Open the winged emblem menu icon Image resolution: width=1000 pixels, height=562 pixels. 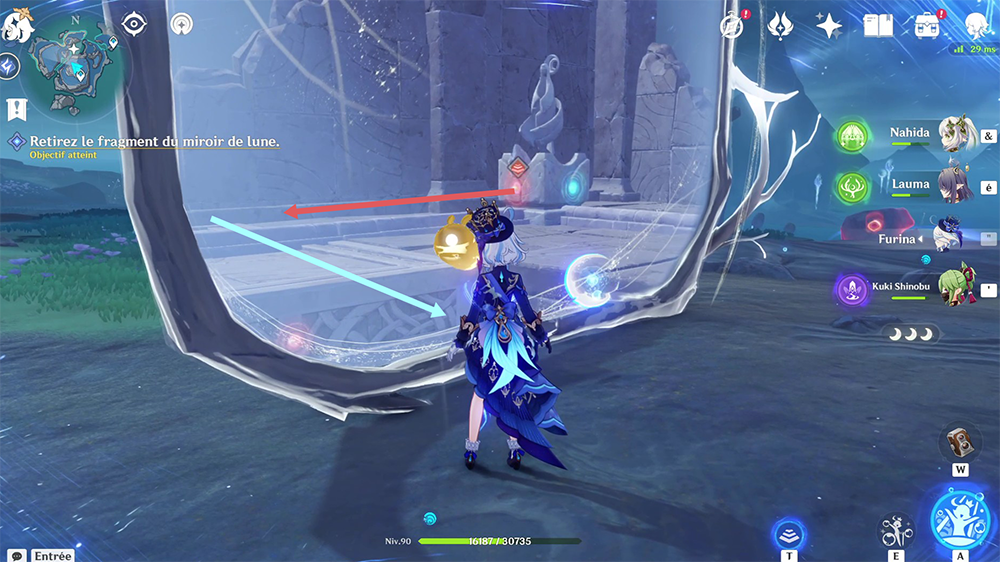point(781,25)
